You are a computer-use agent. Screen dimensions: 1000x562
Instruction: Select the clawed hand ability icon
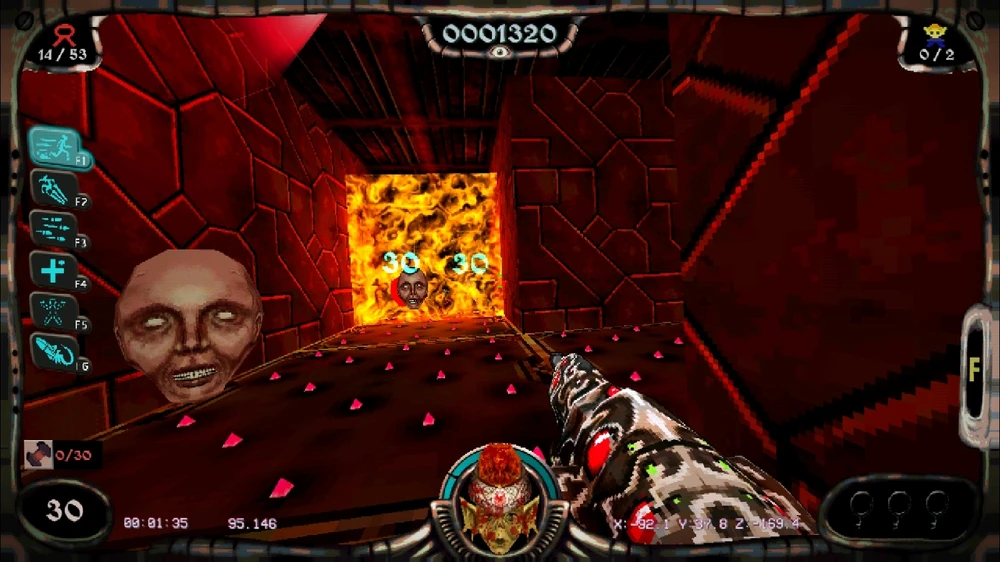[53, 187]
